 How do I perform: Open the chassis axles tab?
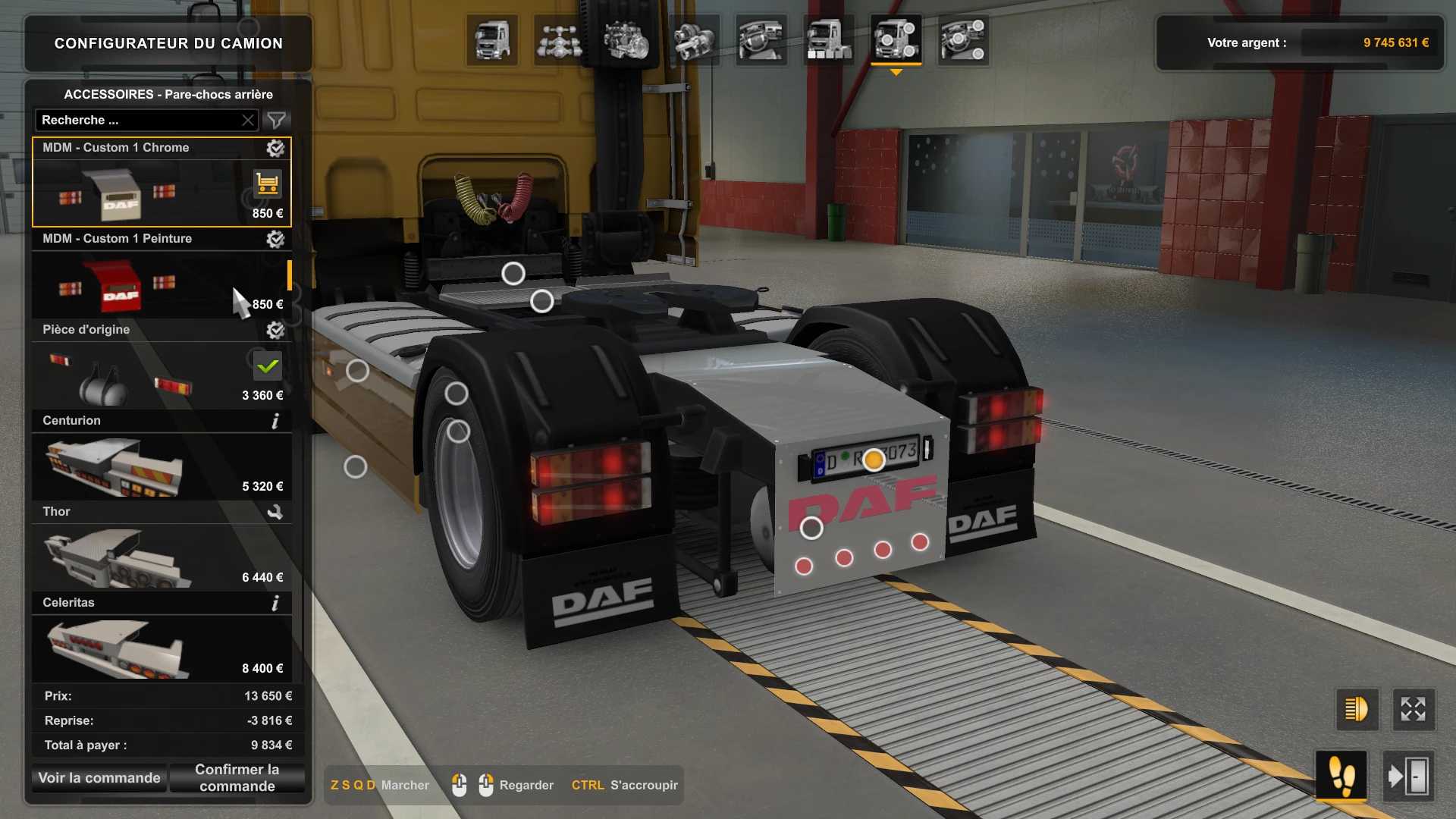tap(559, 39)
